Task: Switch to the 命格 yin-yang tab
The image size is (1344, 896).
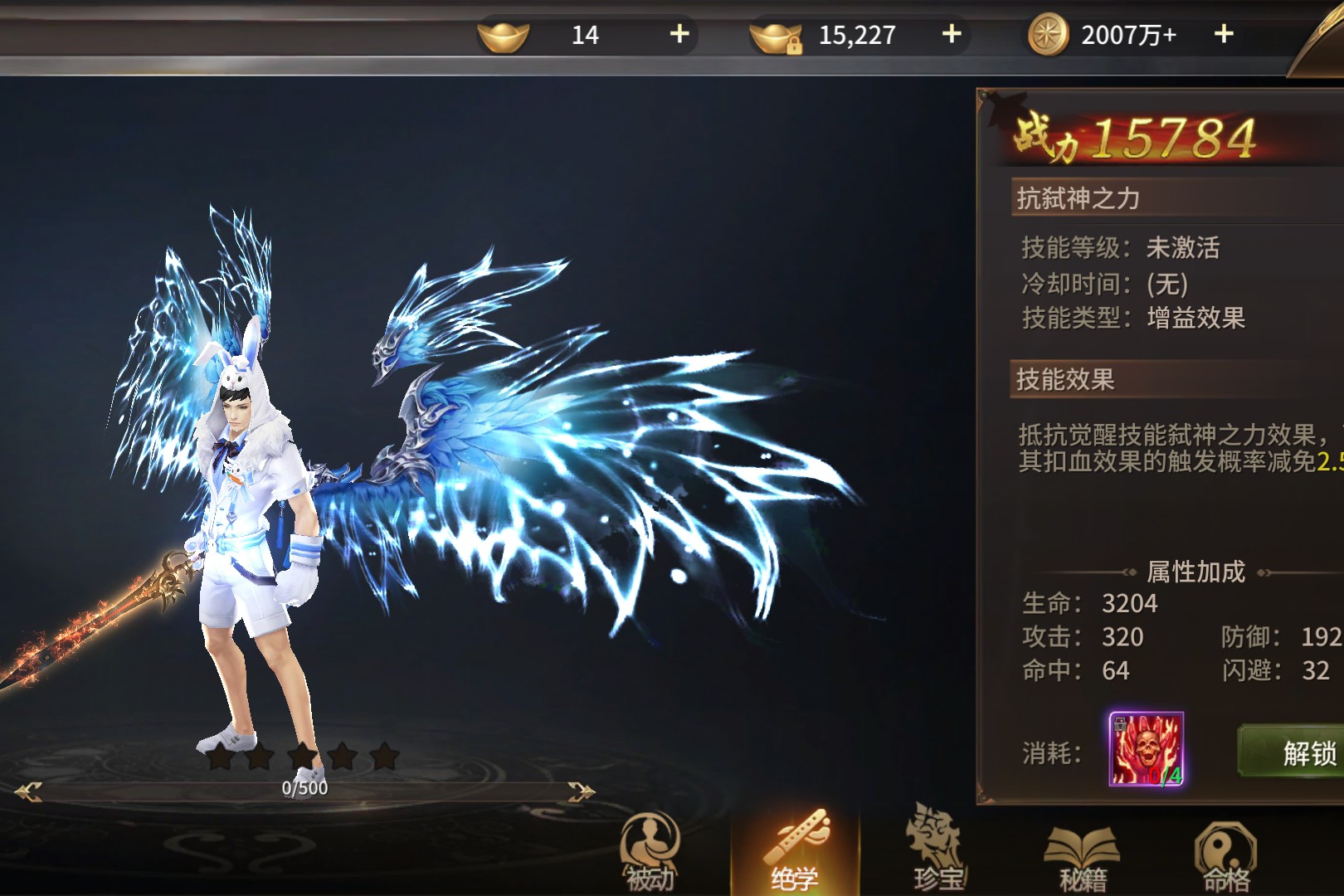Action: click(1225, 855)
